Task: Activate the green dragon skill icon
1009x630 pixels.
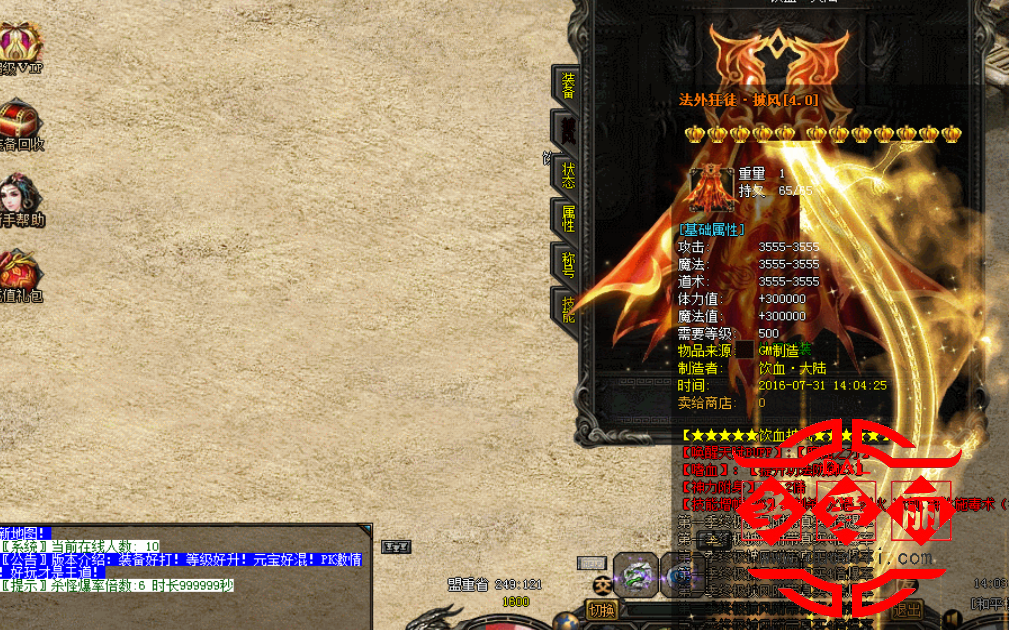Action: point(636,574)
